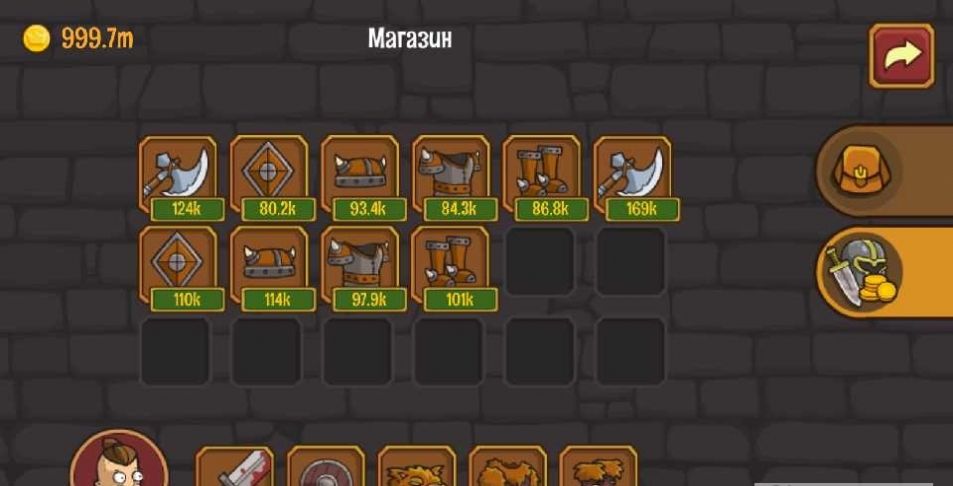Select the equipped round shield slot
953x486 pixels.
[x=326, y=468]
